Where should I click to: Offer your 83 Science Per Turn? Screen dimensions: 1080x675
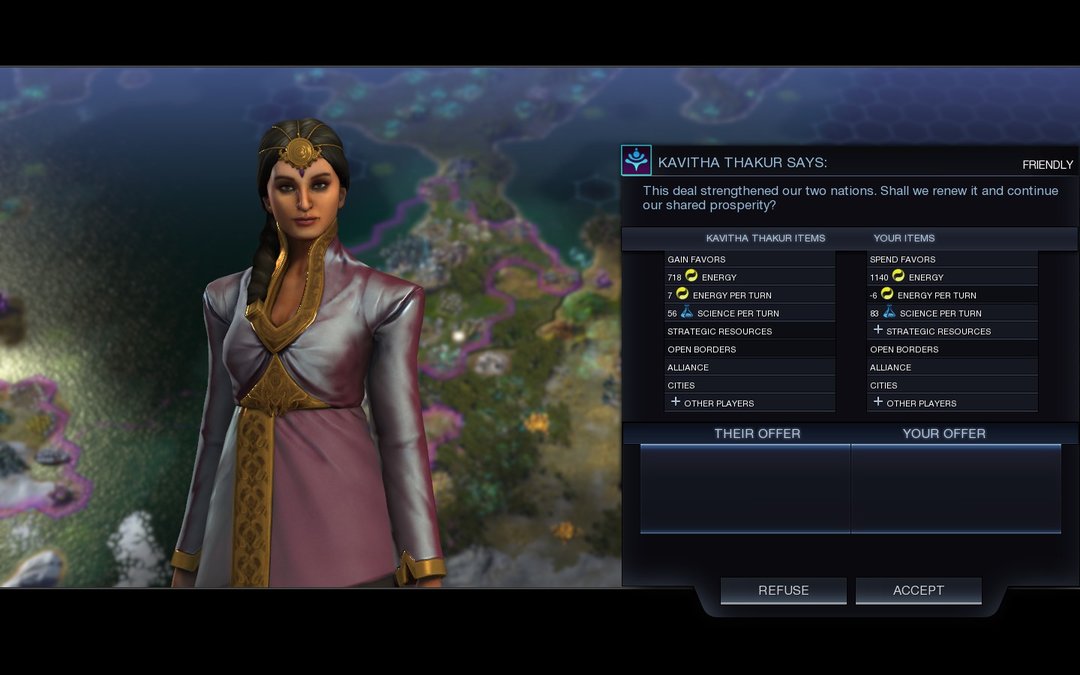point(951,313)
